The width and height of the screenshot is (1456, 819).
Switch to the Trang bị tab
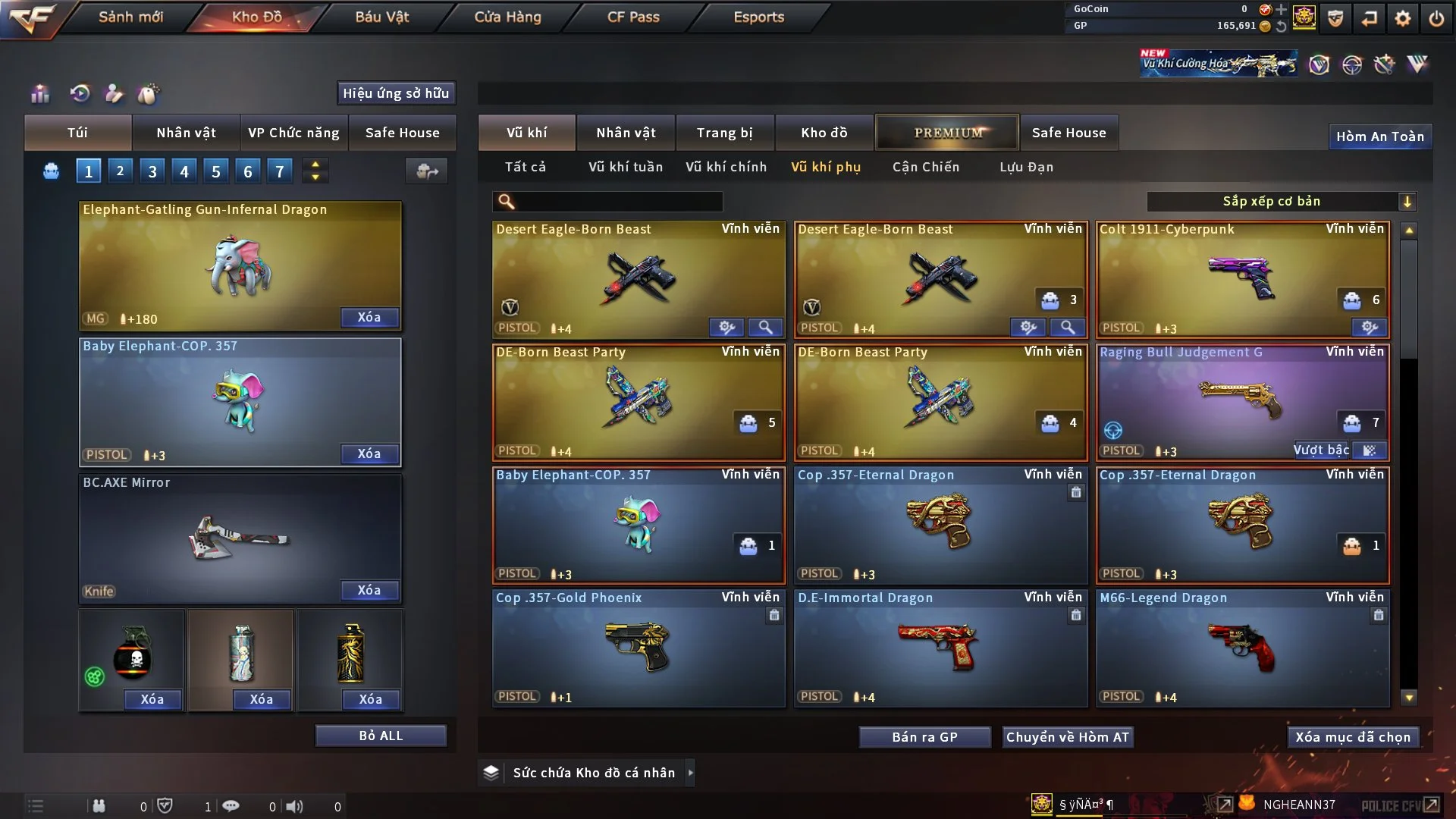point(724,133)
